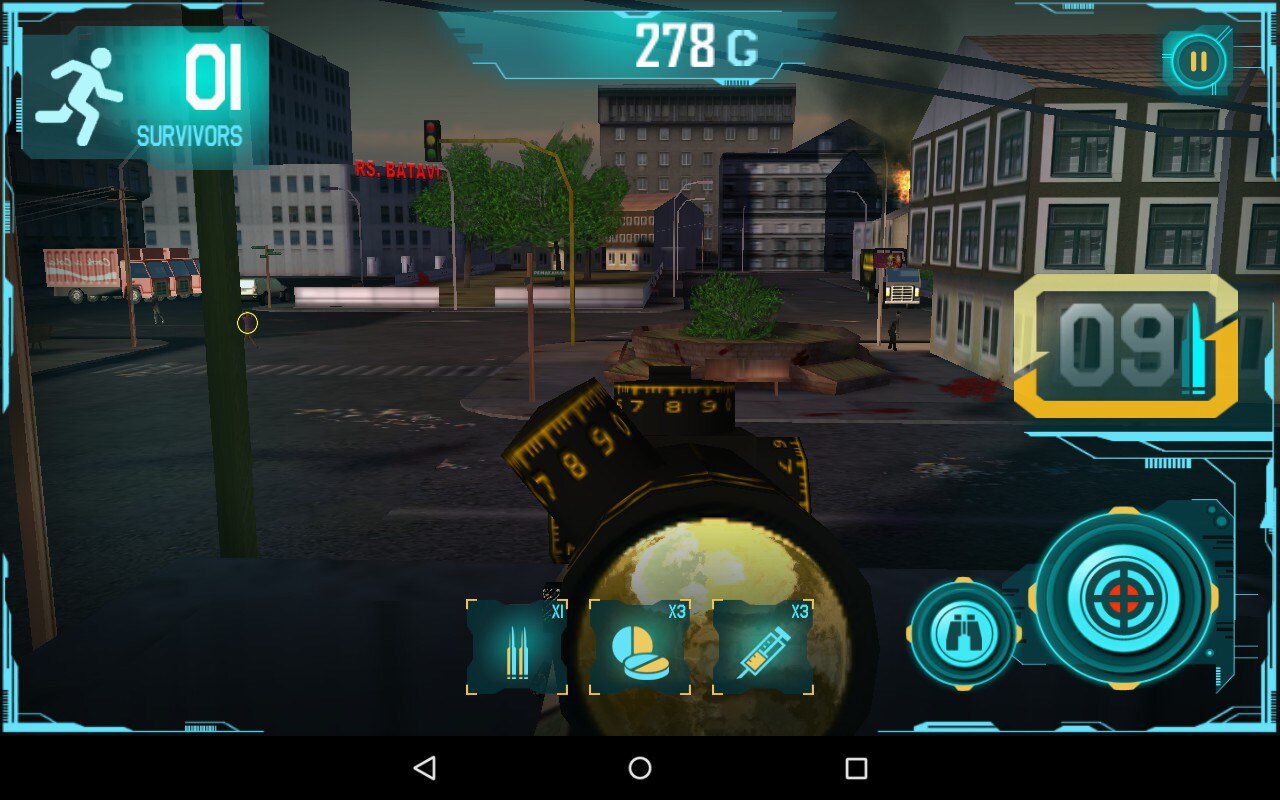Tap the Android back navigation button
Screen dimensions: 1280x800
coord(424,768)
